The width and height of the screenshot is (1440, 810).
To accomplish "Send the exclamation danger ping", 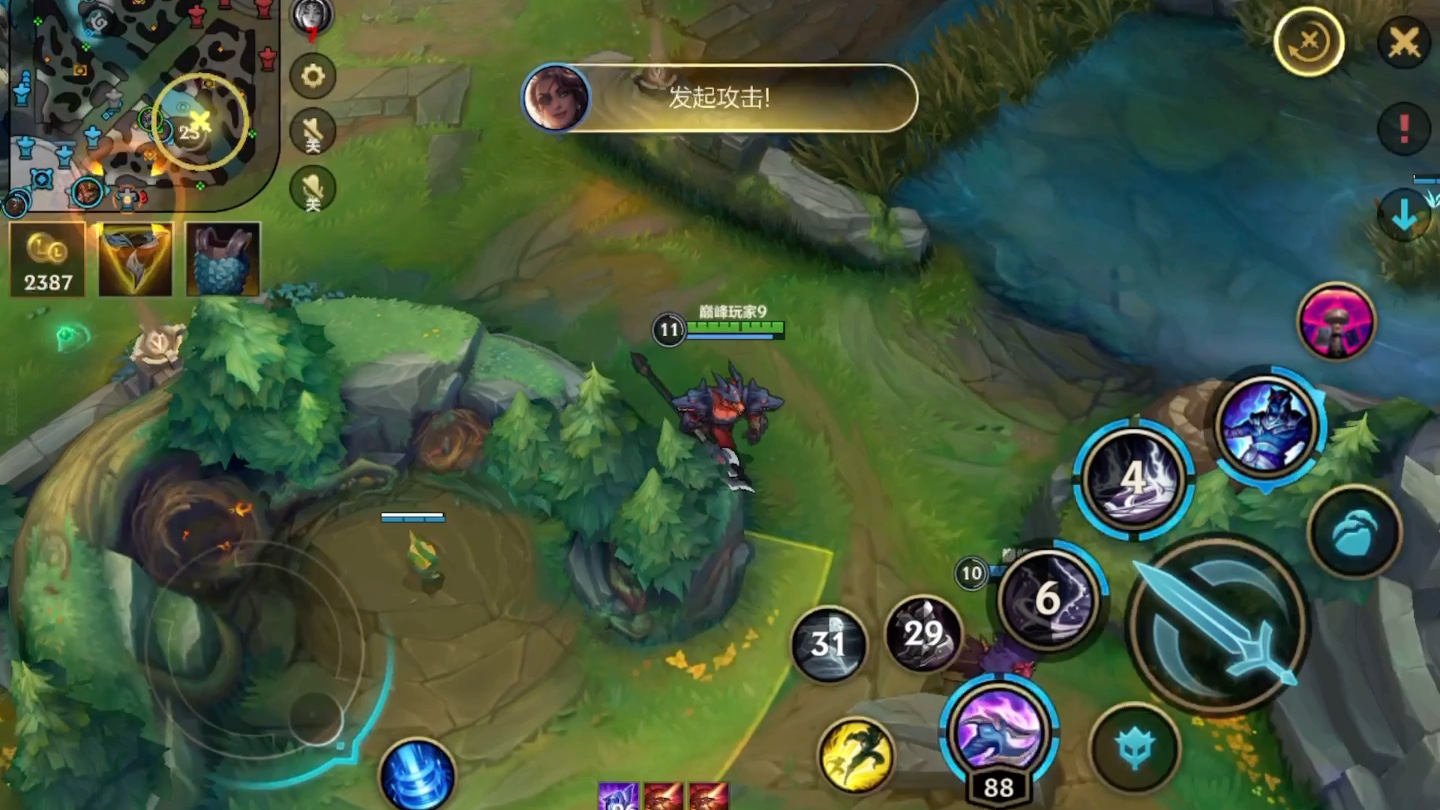I will [x=1403, y=128].
